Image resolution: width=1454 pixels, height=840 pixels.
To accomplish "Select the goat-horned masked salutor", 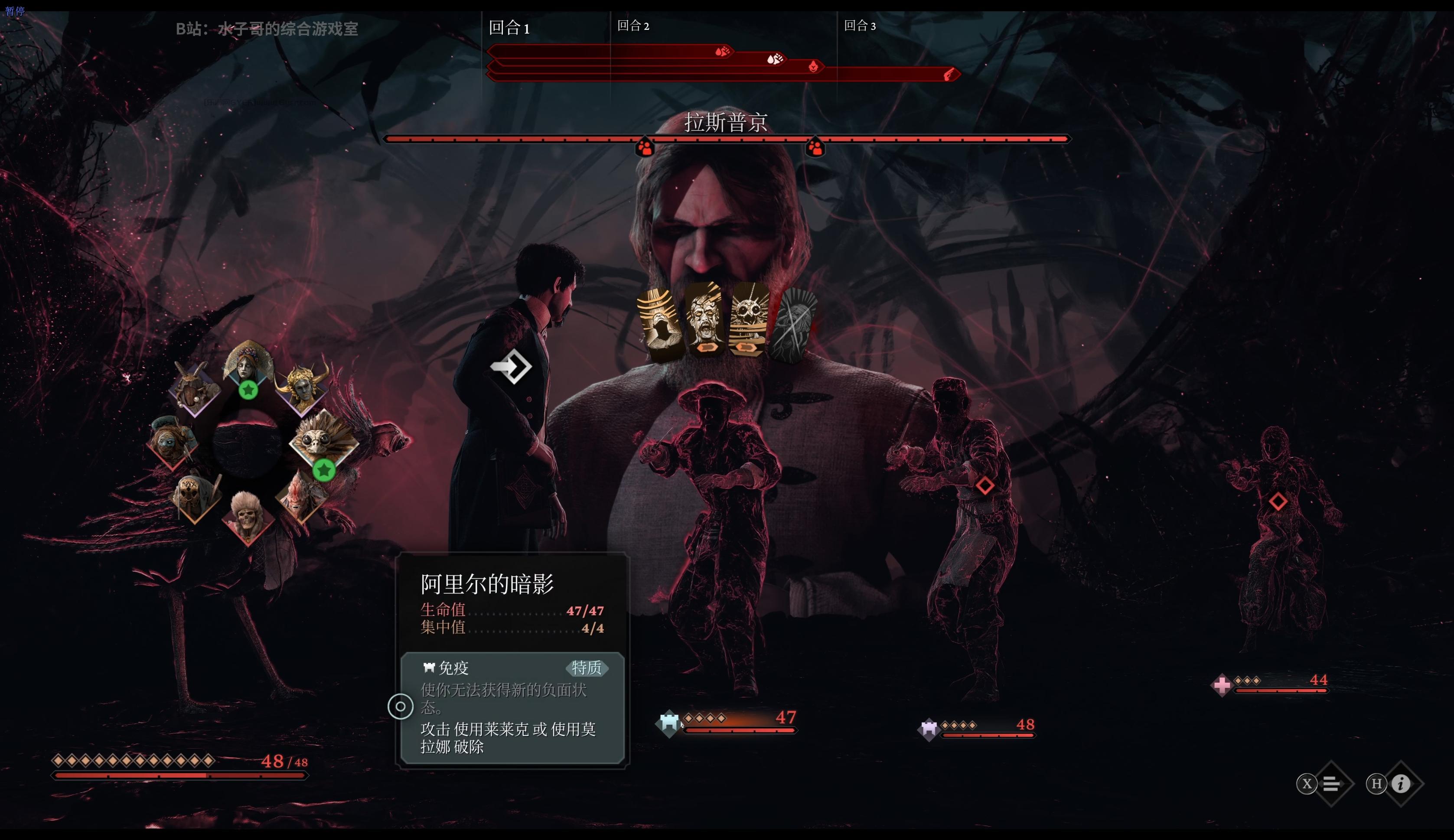I will (195, 388).
